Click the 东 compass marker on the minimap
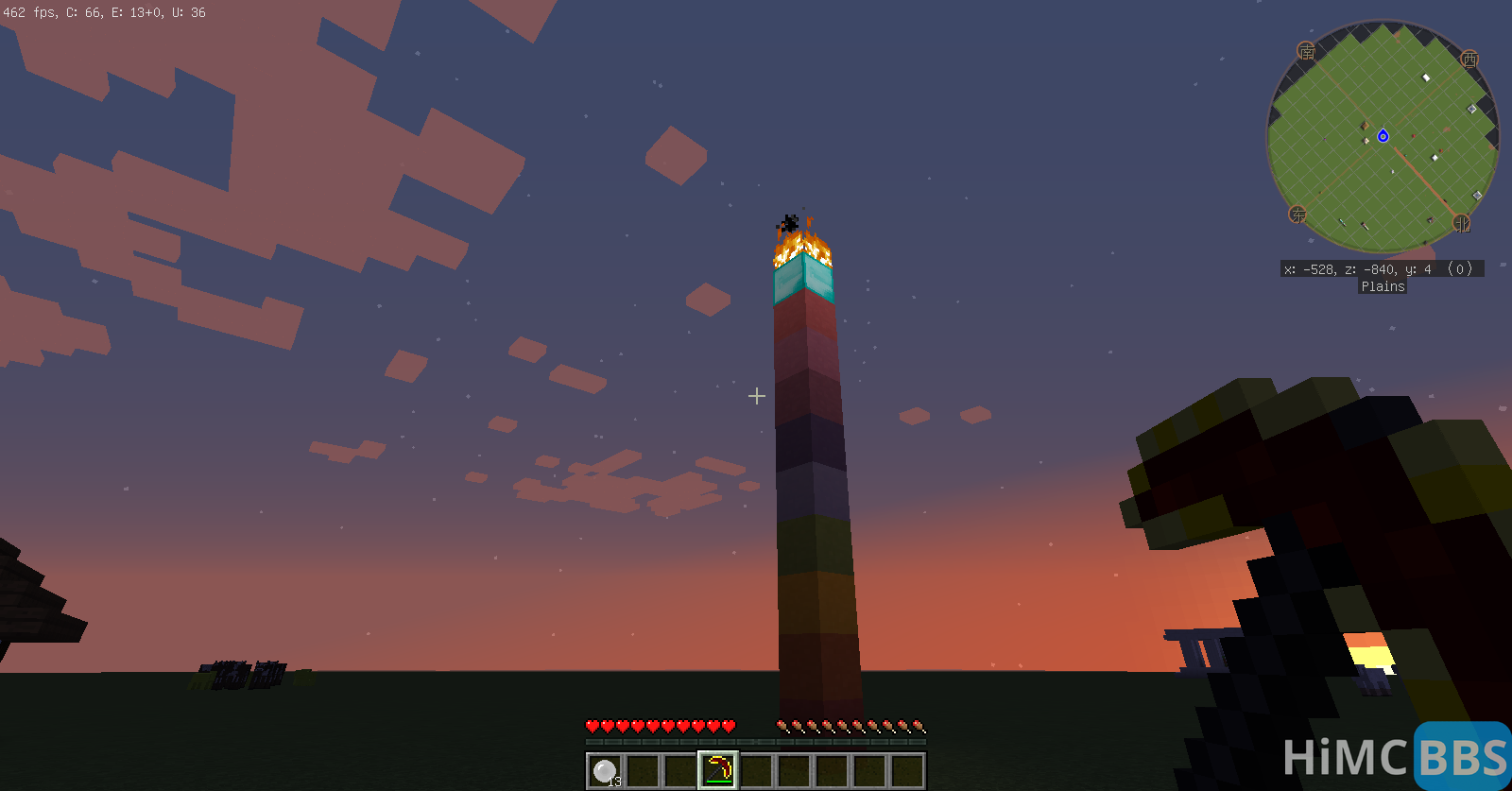 tap(1298, 215)
